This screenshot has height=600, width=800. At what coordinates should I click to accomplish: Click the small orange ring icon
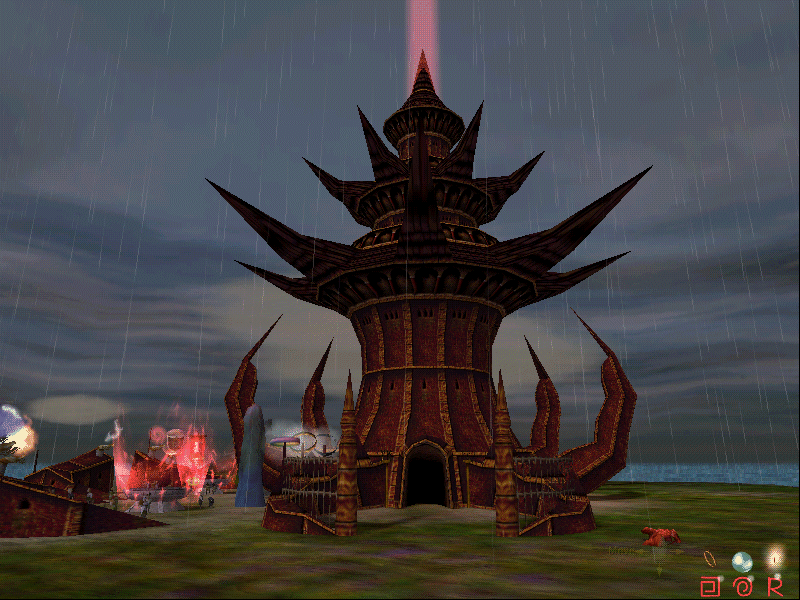point(709,557)
